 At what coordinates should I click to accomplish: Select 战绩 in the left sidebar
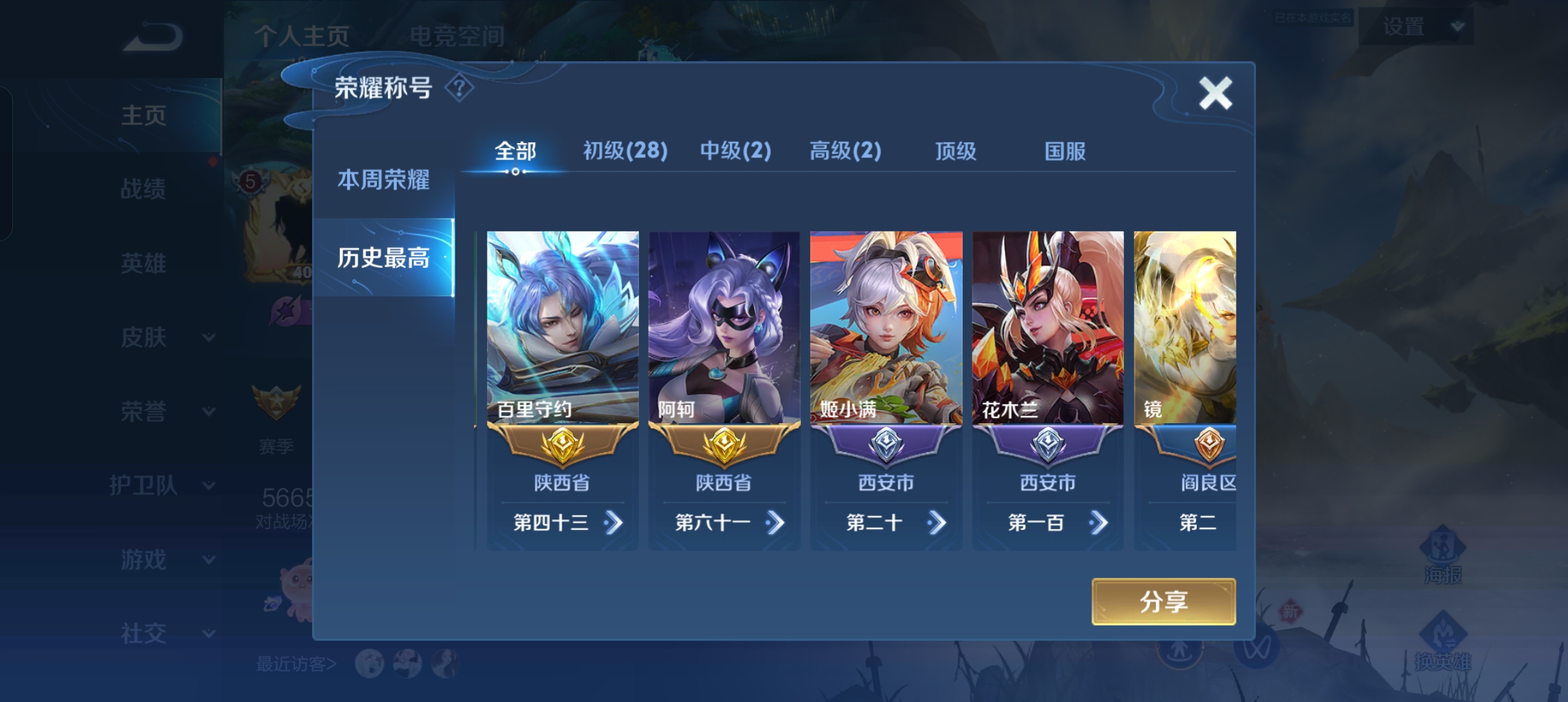144,189
